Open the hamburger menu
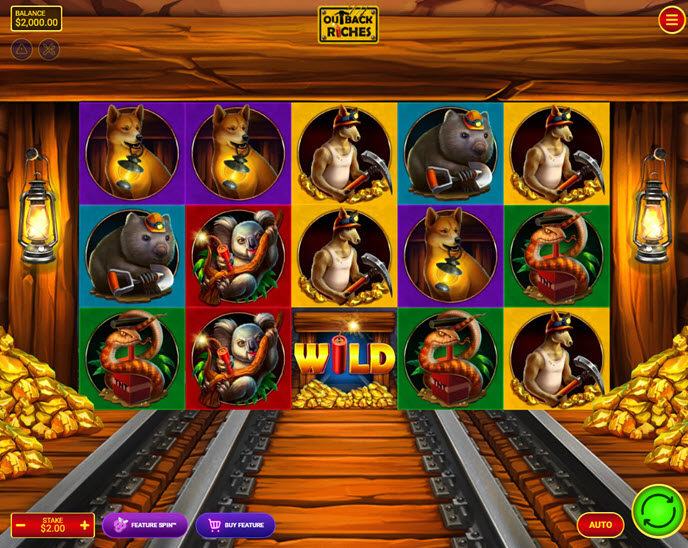This screenshot has height=548, width=688. [671, 20]
